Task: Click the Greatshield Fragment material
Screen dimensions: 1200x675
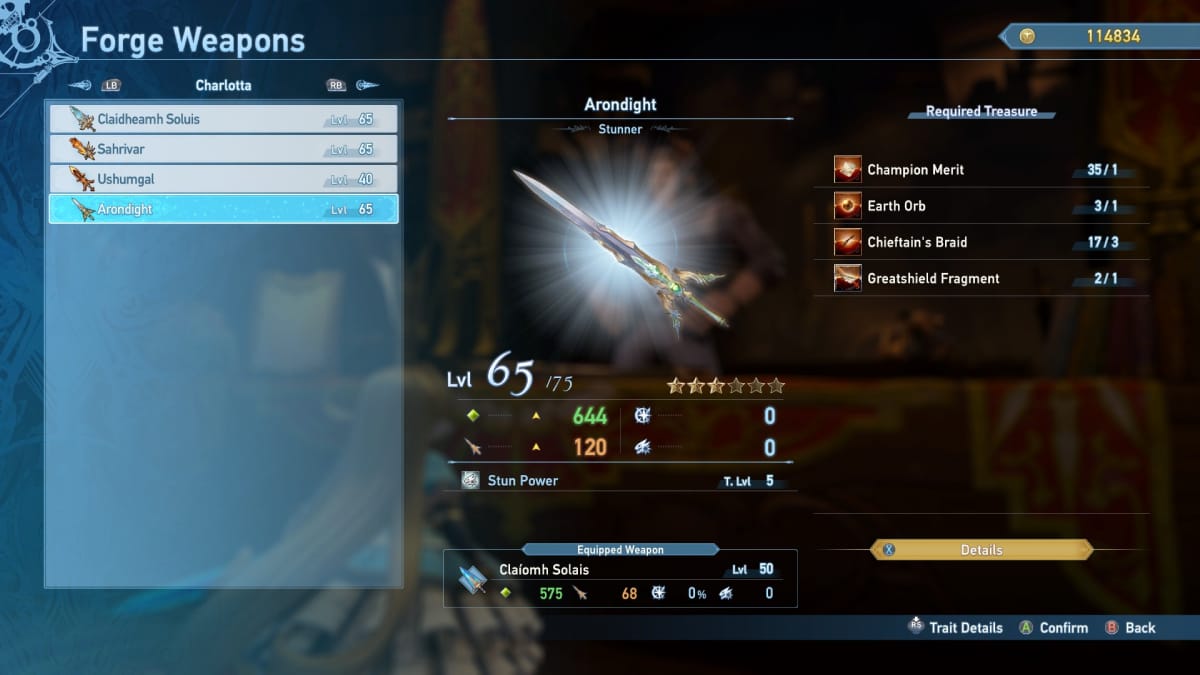Action: point(985,278)
